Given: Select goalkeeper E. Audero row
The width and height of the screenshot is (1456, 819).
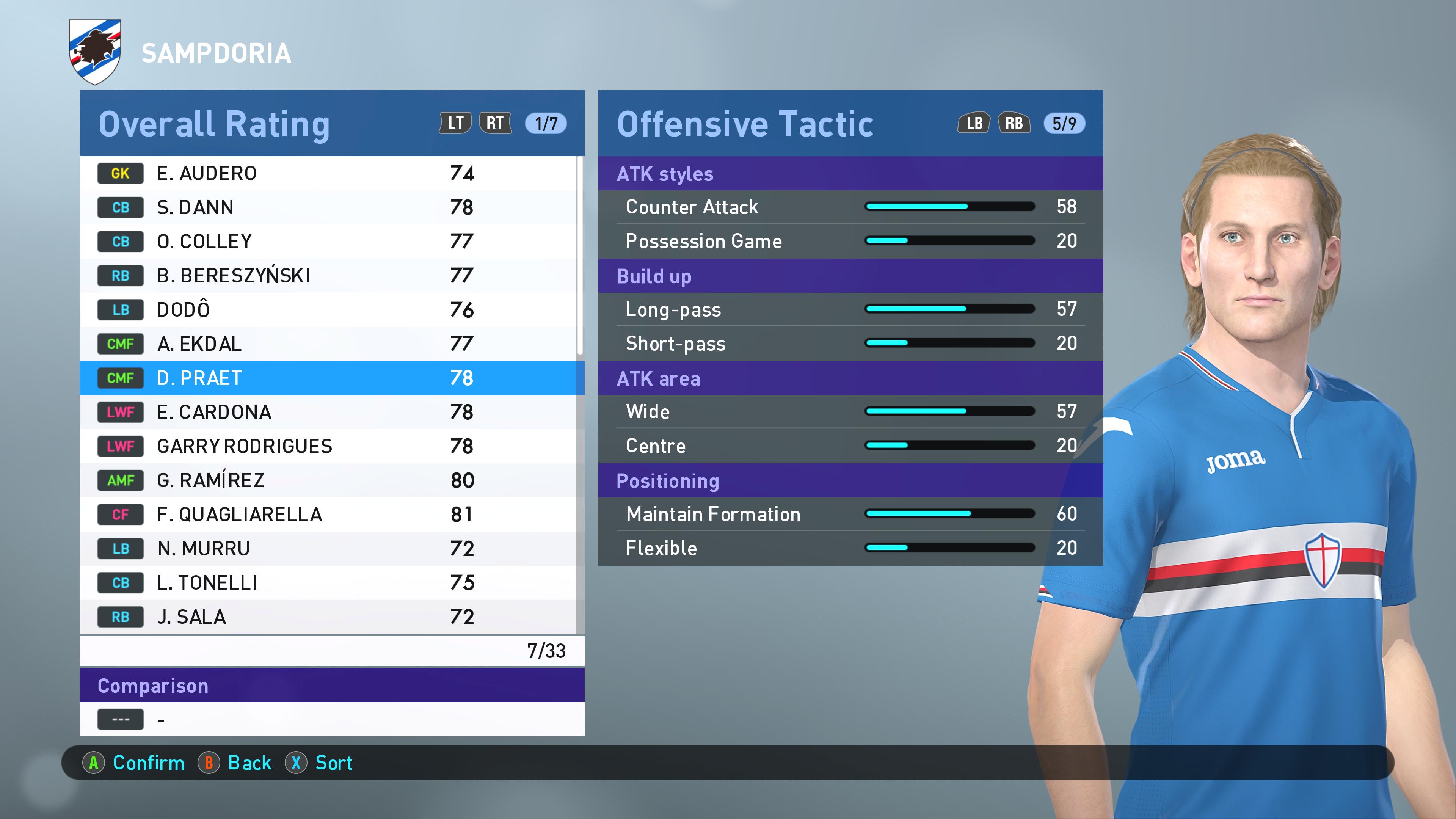Looking at the screenshot, I should click(x=328, y=173).
